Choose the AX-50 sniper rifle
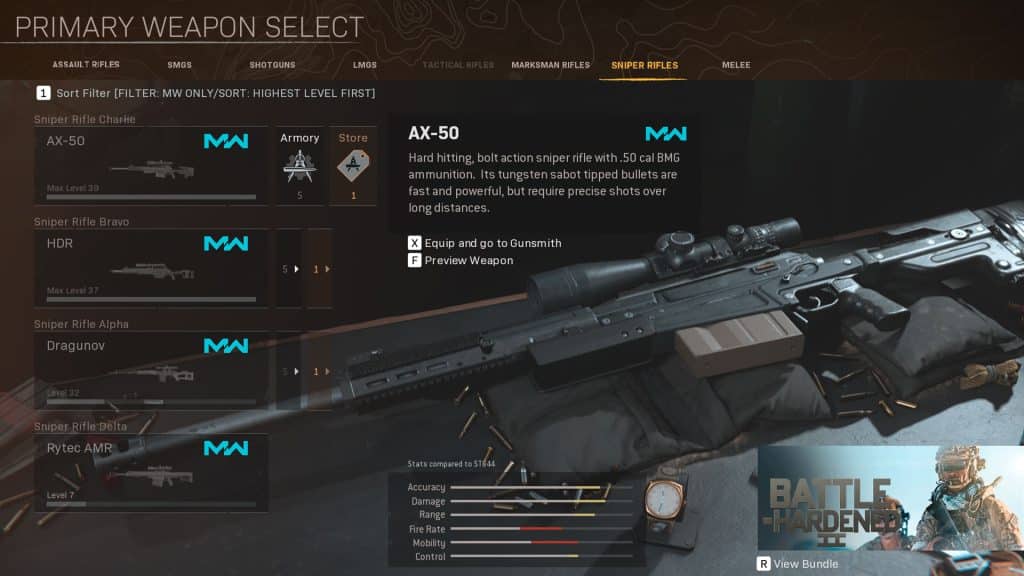1024x576 pixels. 151,166
